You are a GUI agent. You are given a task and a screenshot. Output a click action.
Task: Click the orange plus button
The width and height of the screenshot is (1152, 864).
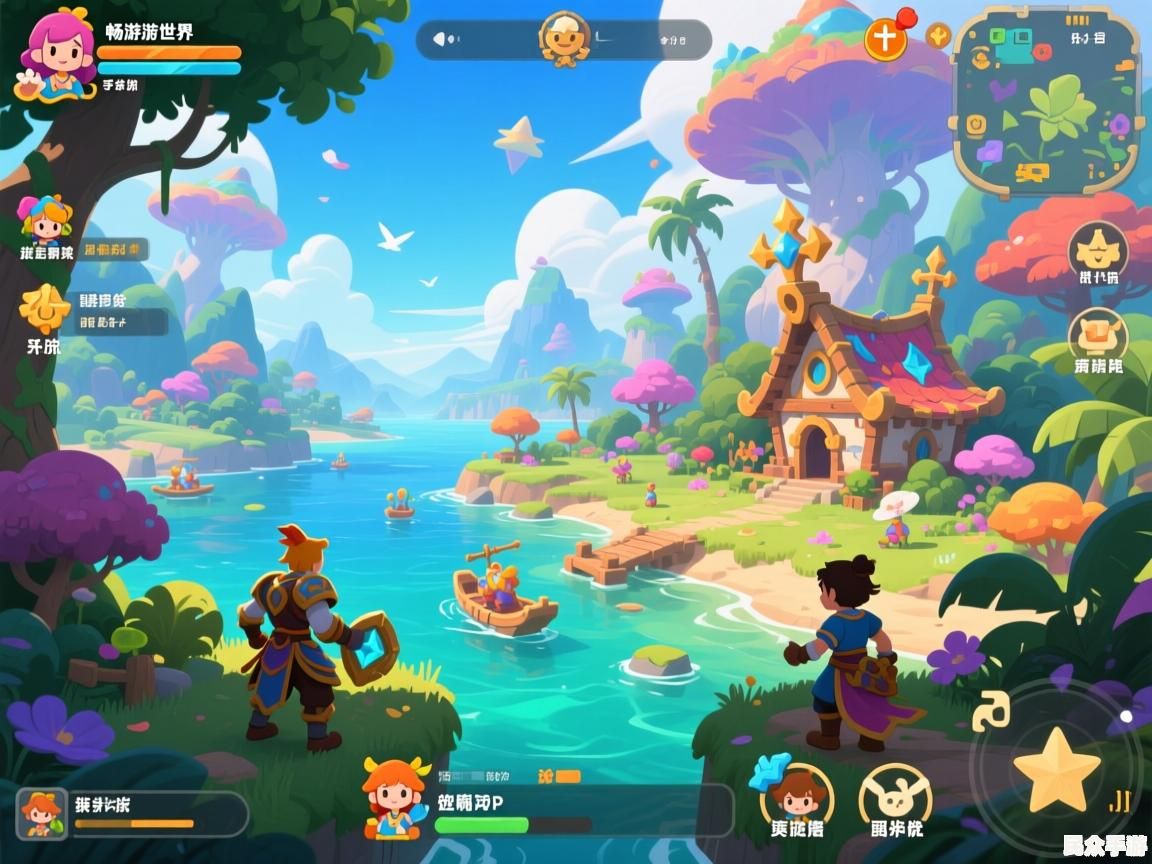click(885, 40)
